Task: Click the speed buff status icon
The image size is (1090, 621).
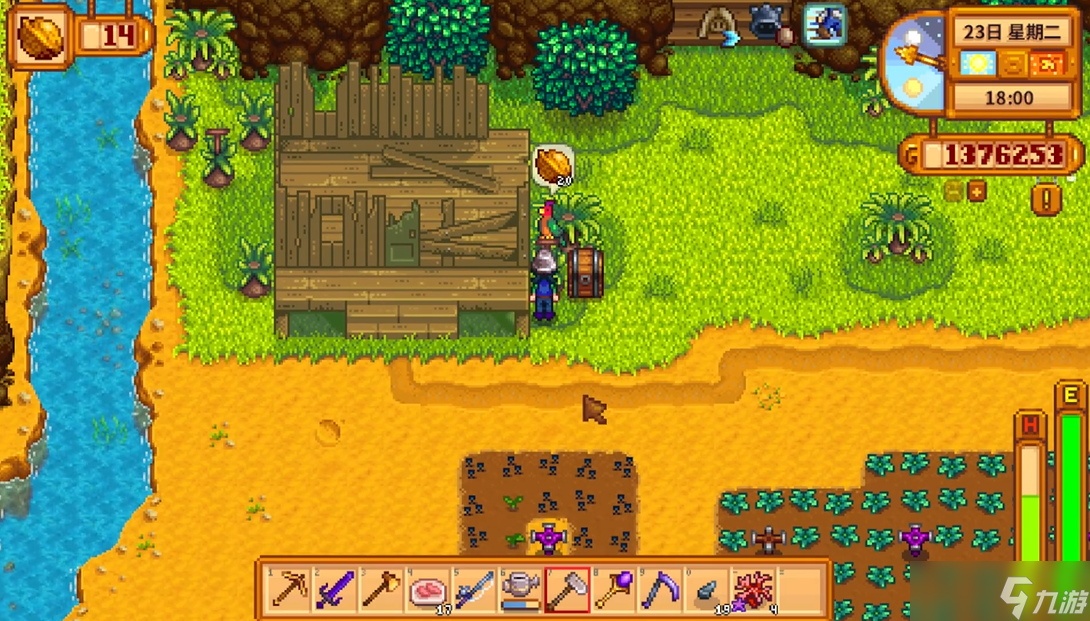Action: [x=825, y=24]
